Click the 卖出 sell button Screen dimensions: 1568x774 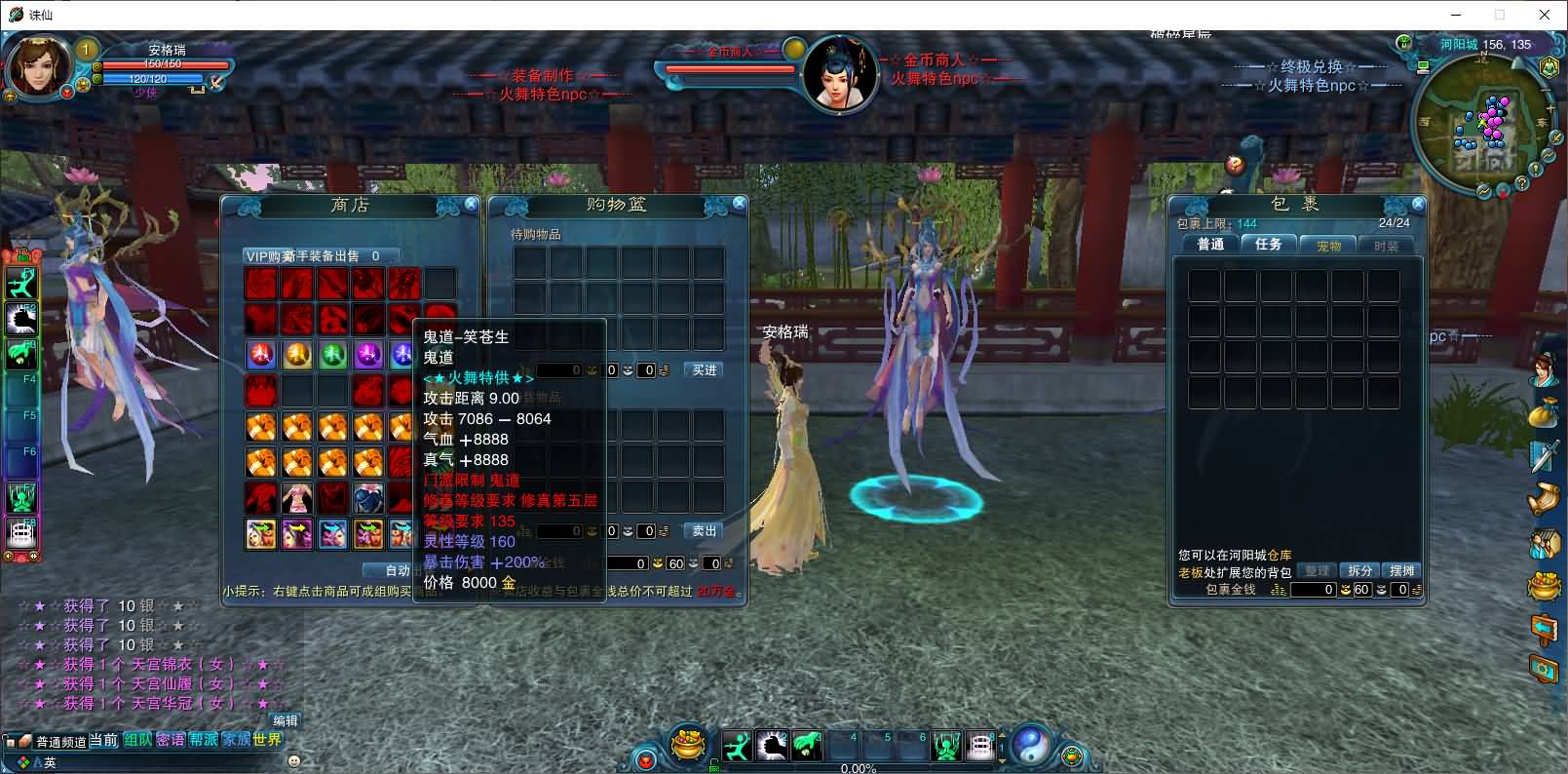coord(705,531)
